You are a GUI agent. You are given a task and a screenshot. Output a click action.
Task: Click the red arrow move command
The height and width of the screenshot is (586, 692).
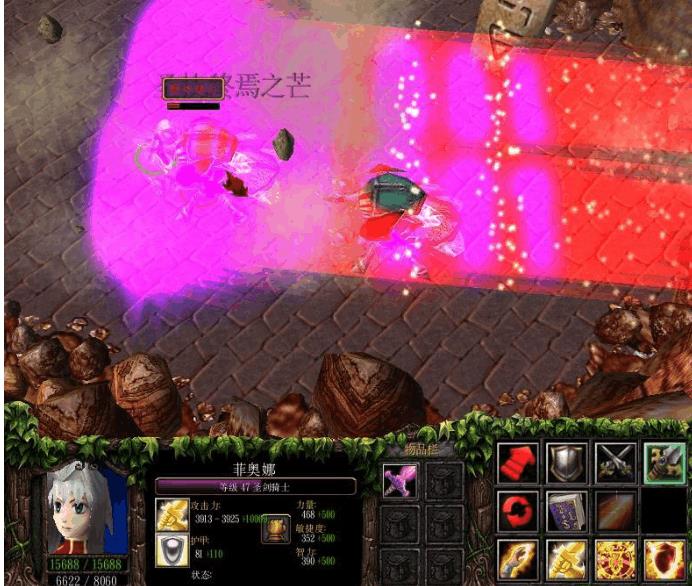click(x=517, y=463)
